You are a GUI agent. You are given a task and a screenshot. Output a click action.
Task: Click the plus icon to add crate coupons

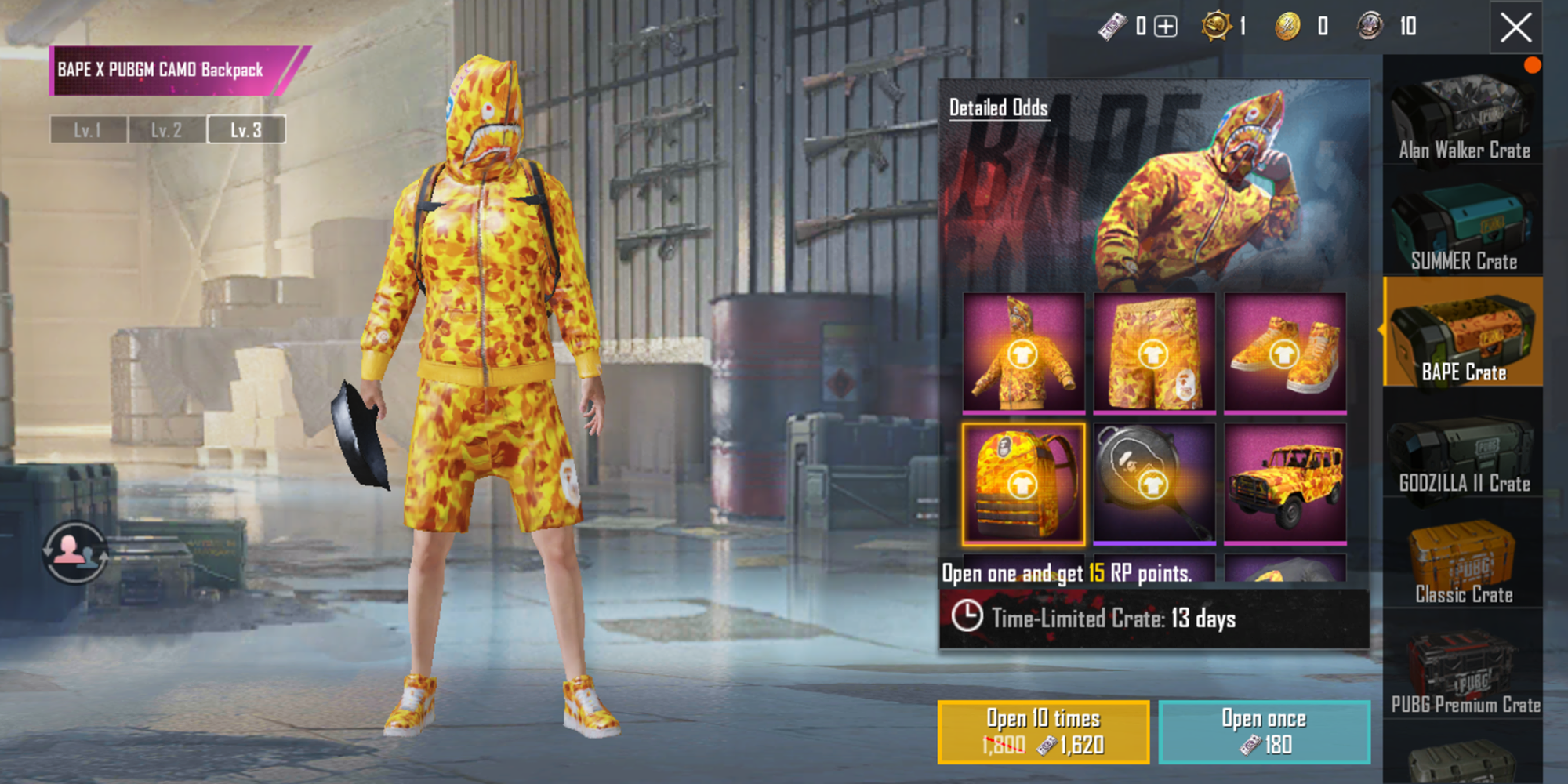tap(1163, 26)
